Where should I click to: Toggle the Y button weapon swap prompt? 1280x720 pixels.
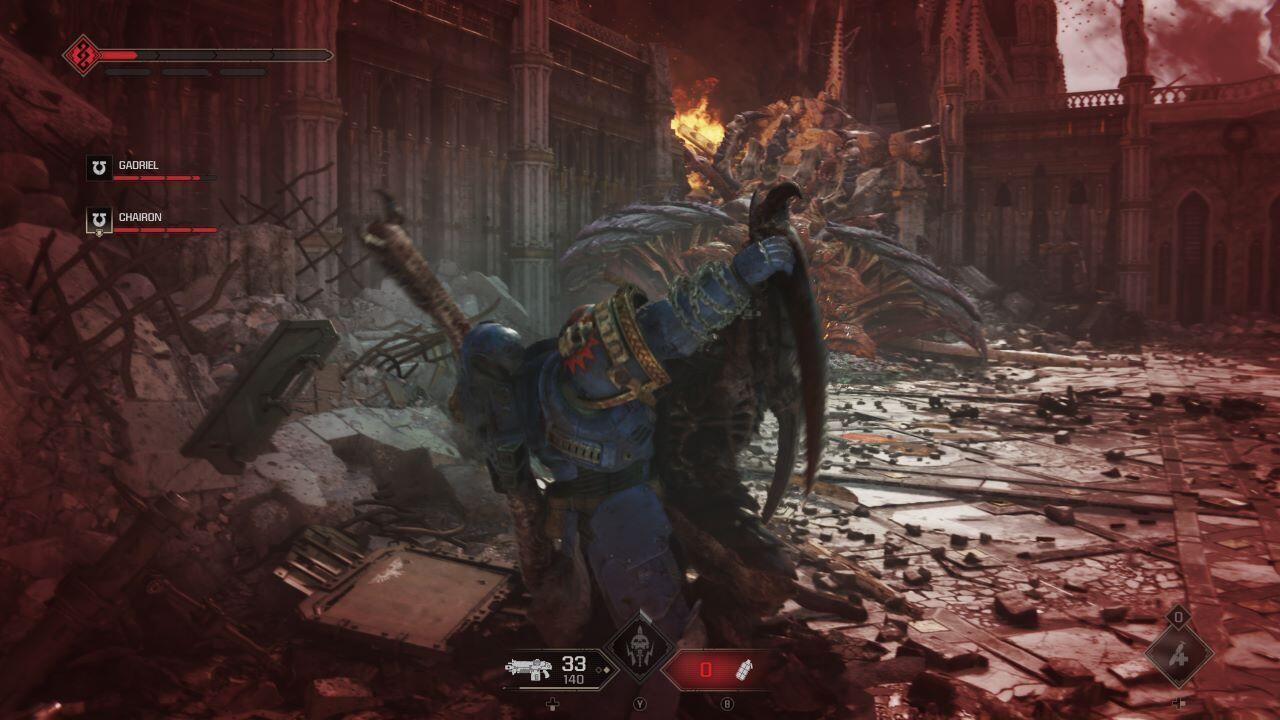pyautogui.click(x=641, y=704)
